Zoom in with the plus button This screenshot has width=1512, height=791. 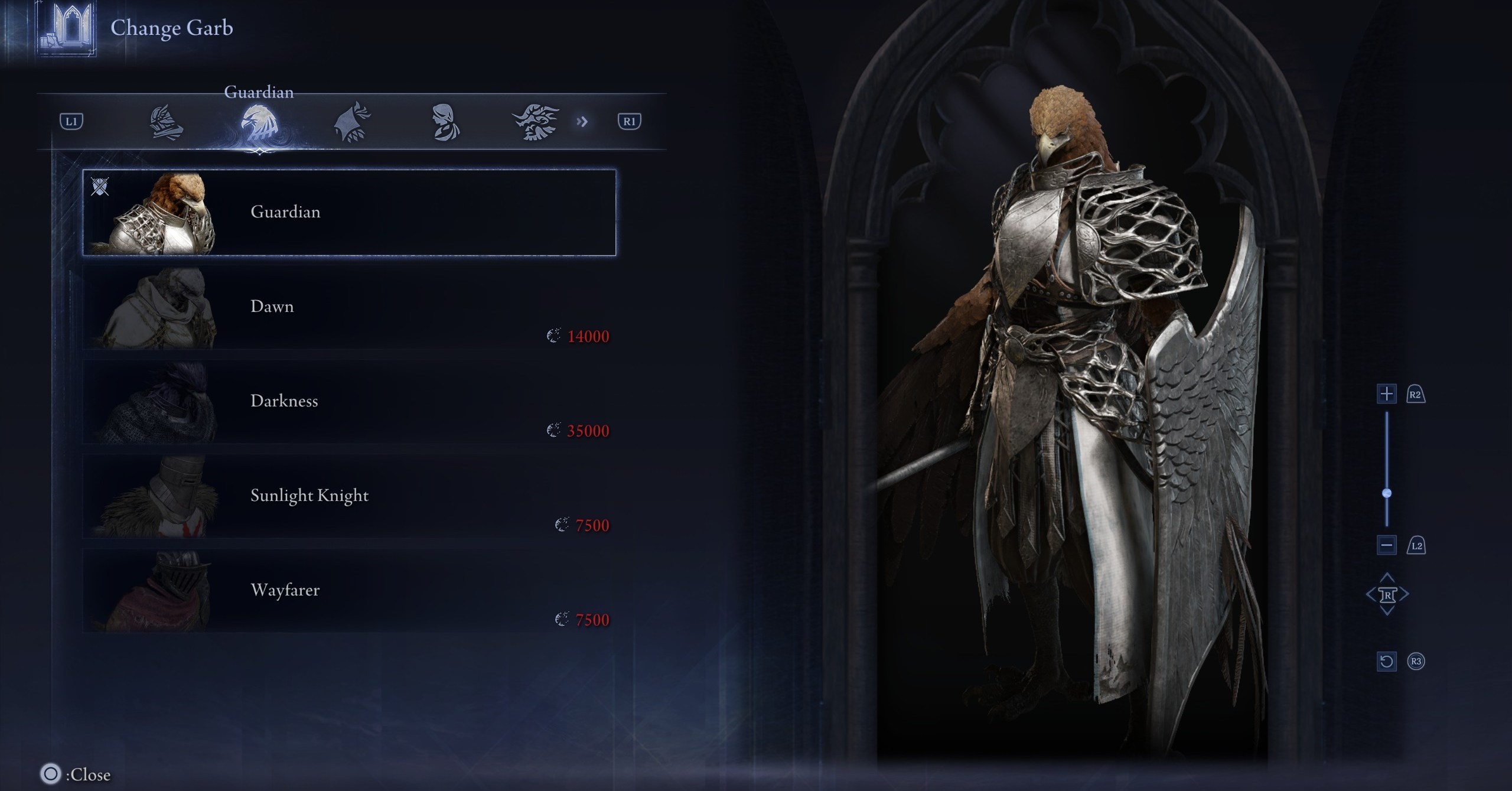[x=1386, y=394]
